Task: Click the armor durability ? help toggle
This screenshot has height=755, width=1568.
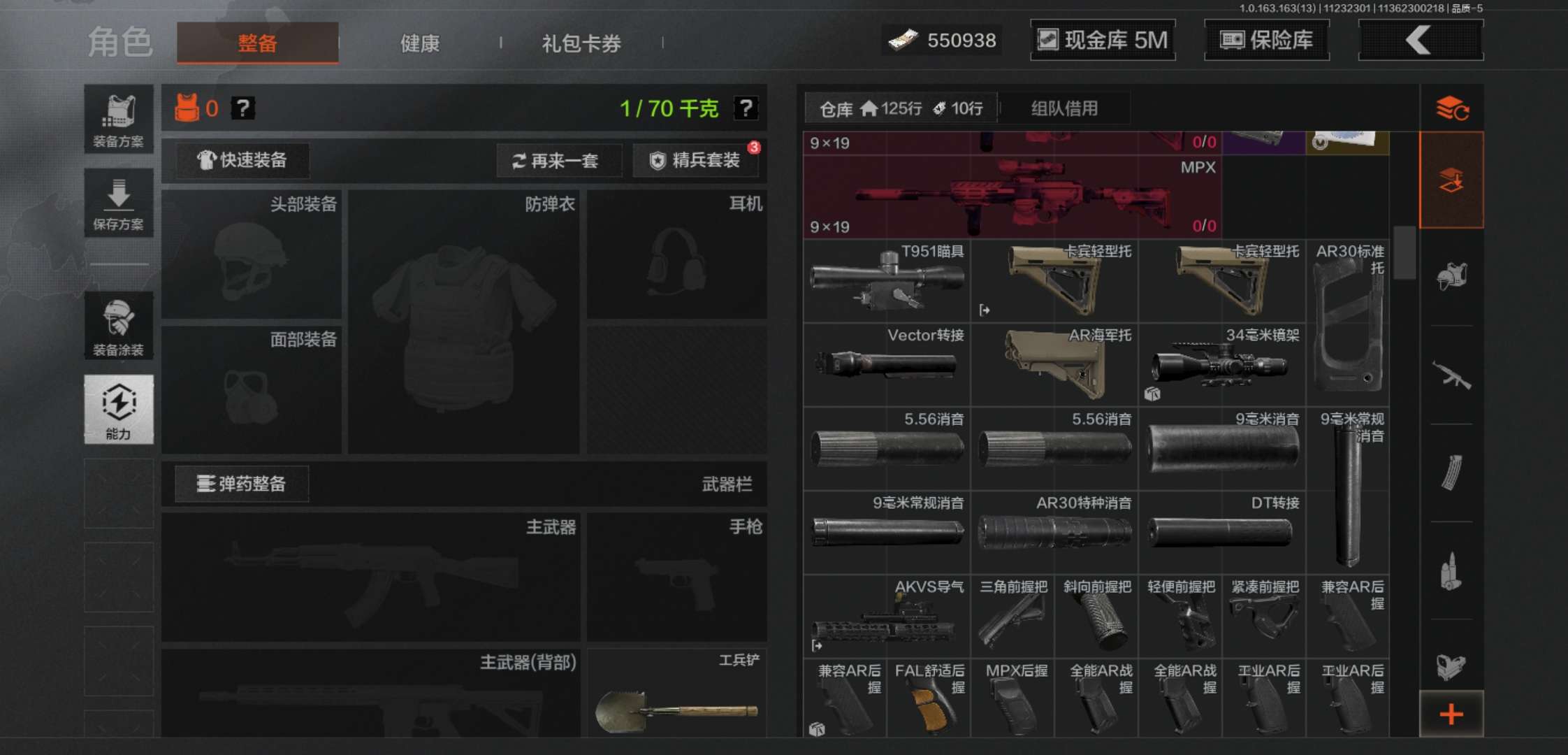Action: point(242,108)
